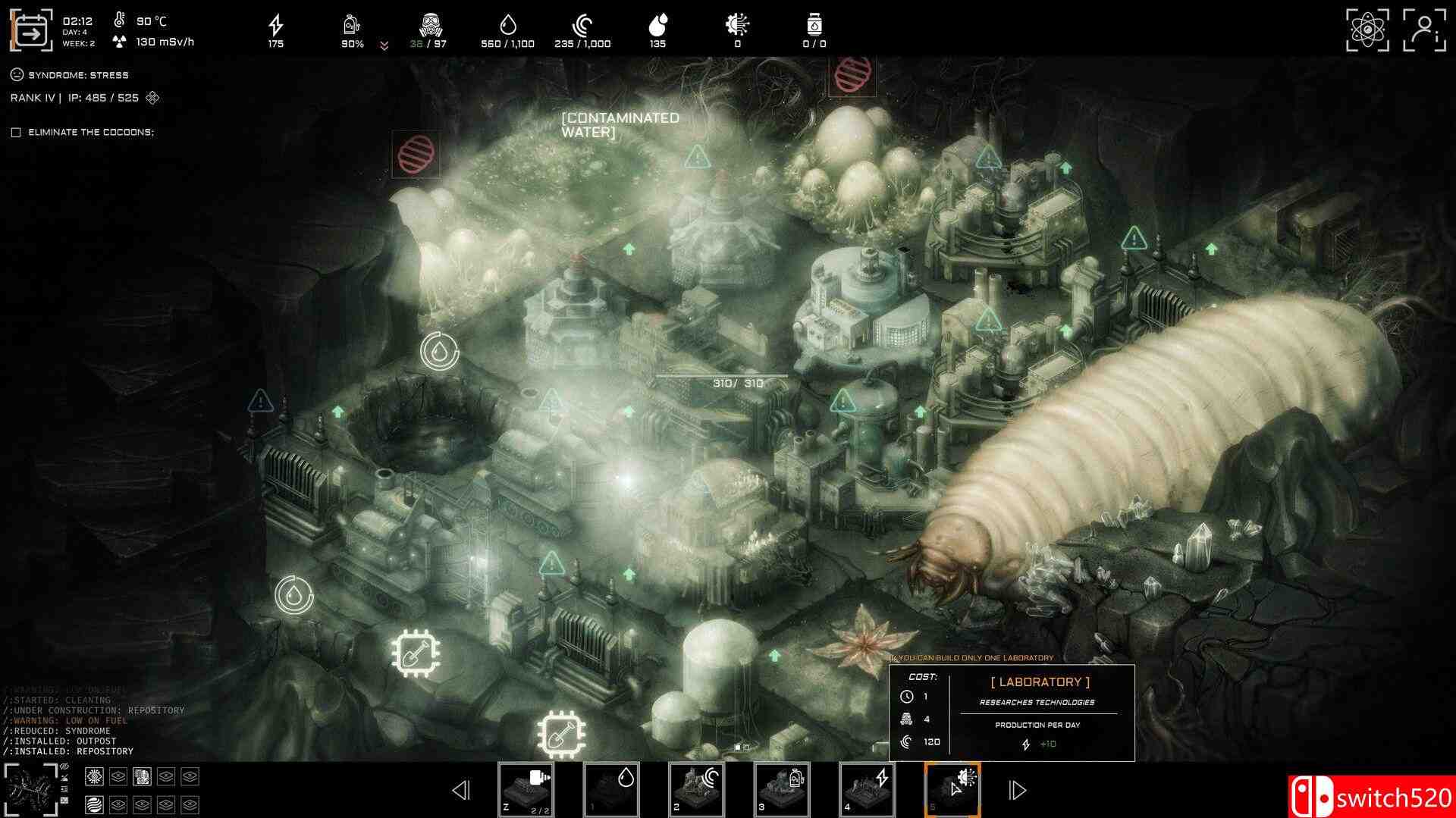Viewport: 1456px width, 818px height.
Task: Activate the striped sphere ability slot
Action: pyautogui.click(x=94, y=804)
